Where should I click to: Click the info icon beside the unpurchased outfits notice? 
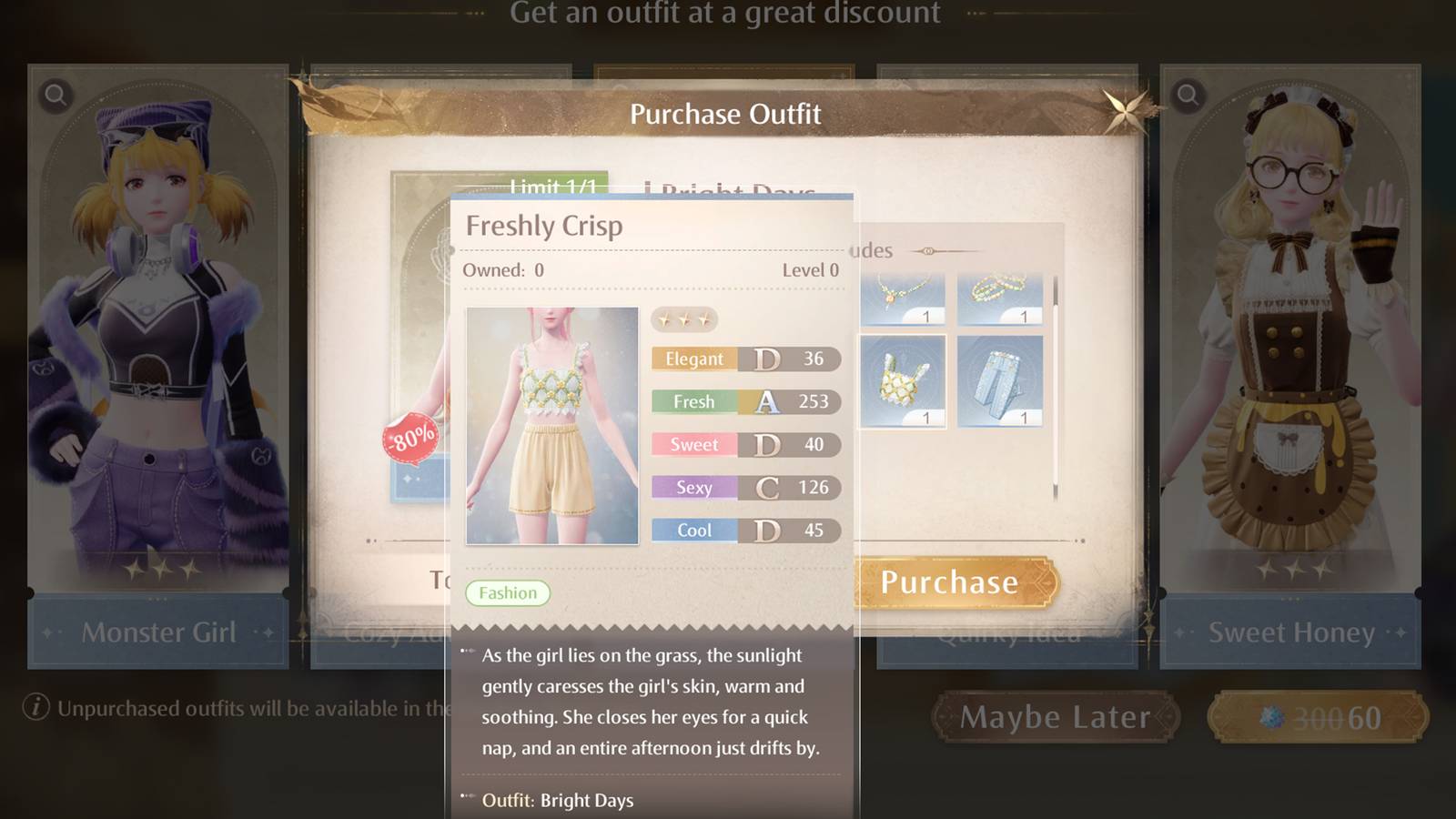[35, 704]
